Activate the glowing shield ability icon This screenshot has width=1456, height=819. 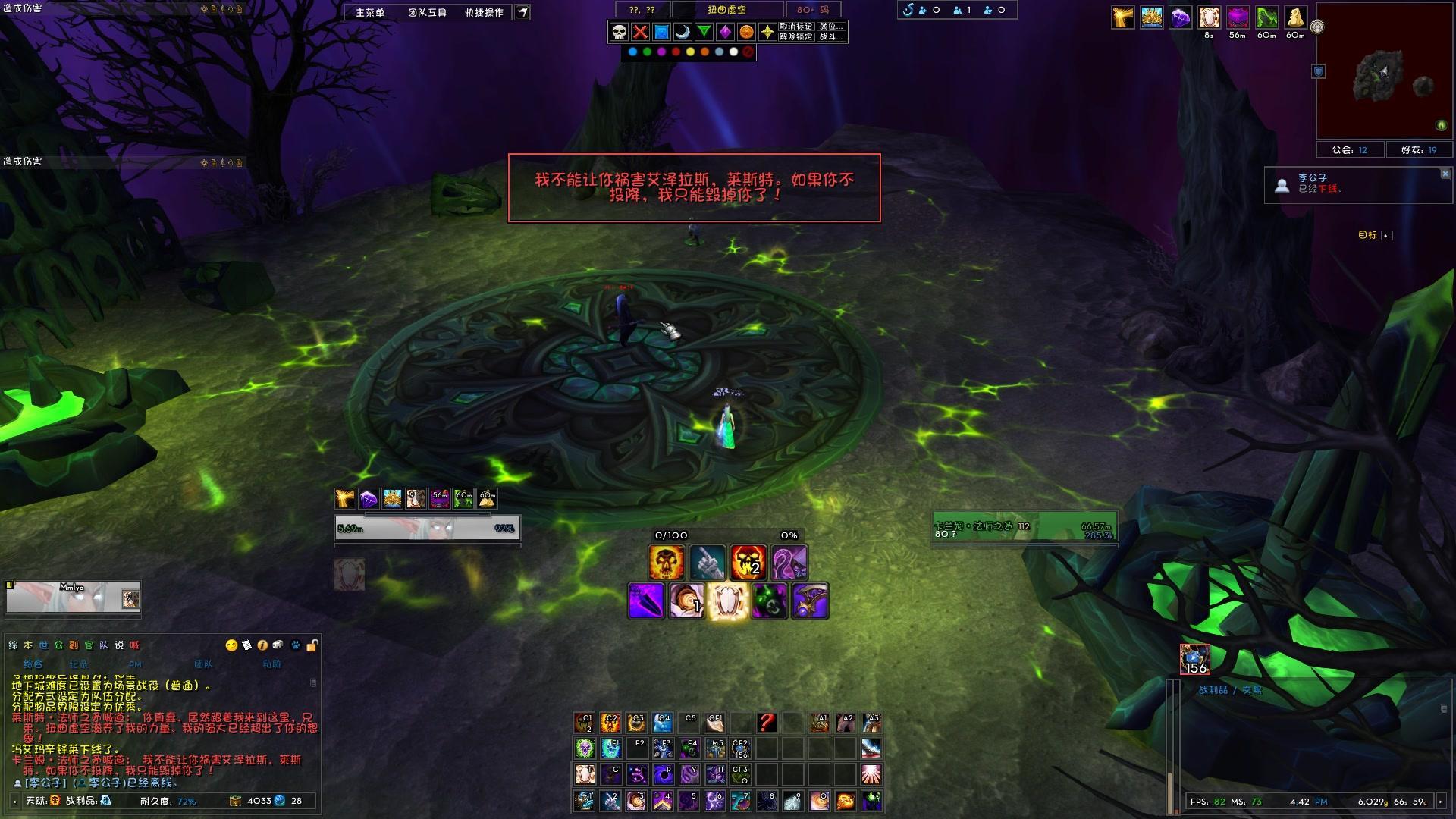pyautogui.click(x=728, y=601)
